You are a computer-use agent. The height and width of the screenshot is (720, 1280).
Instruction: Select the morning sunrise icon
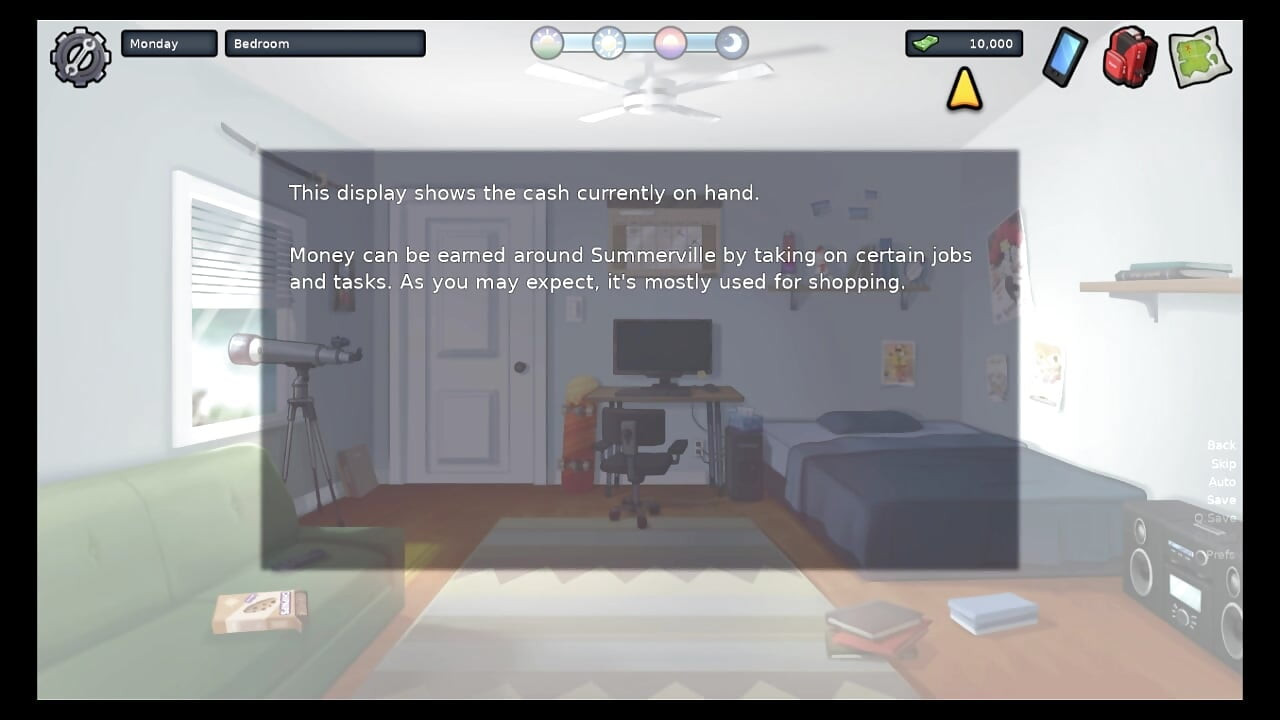(x=546, y=43)
